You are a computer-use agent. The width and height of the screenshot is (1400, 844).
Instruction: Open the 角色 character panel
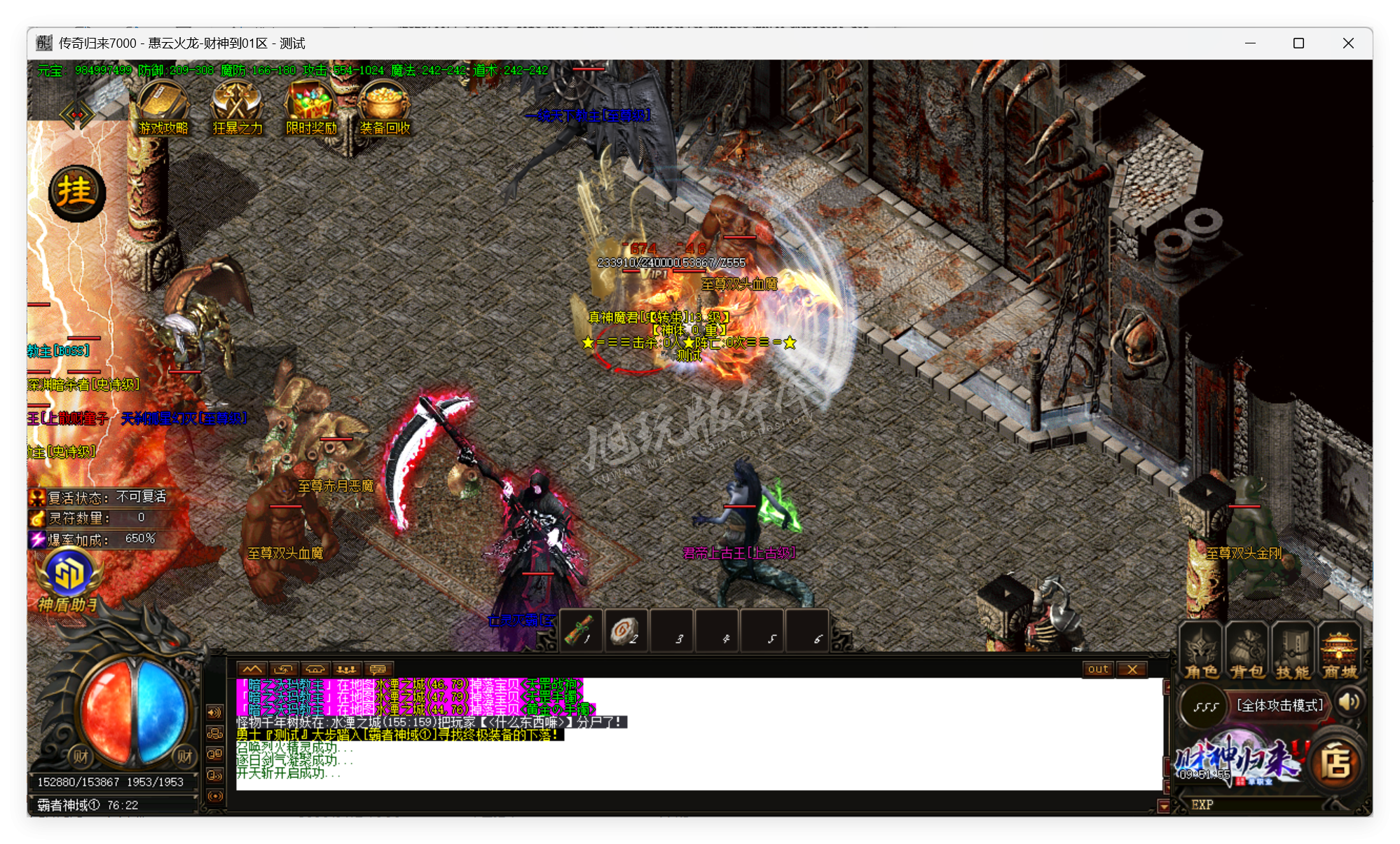pyautogui.click(x=1201, y=652)
